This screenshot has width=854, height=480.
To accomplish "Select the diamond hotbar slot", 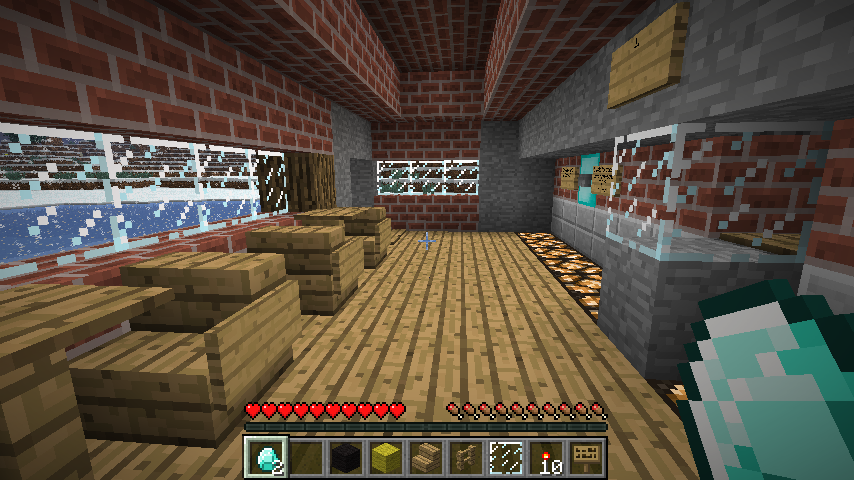I will [x=266, y=457].
